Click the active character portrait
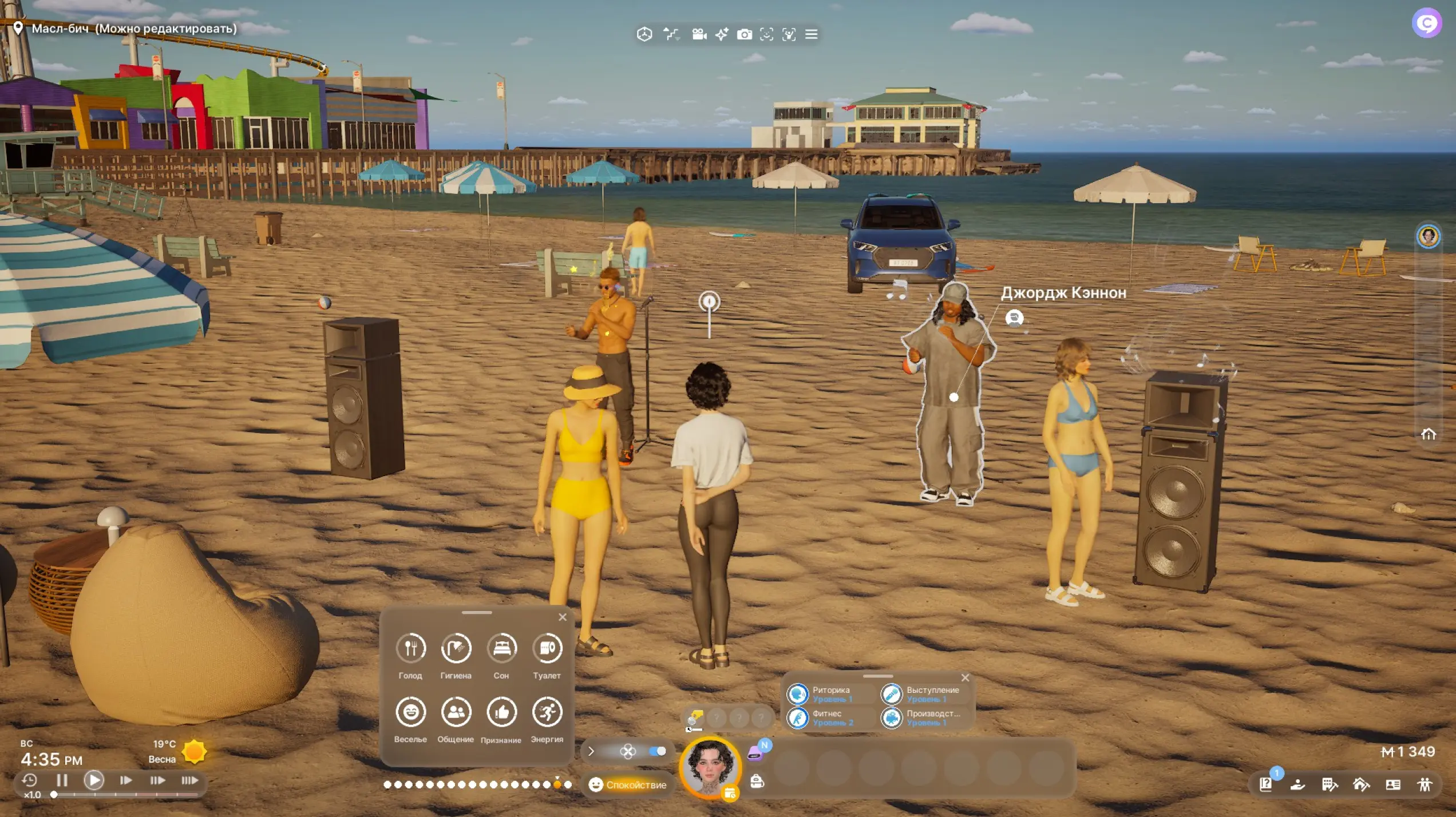 point(710,767)
